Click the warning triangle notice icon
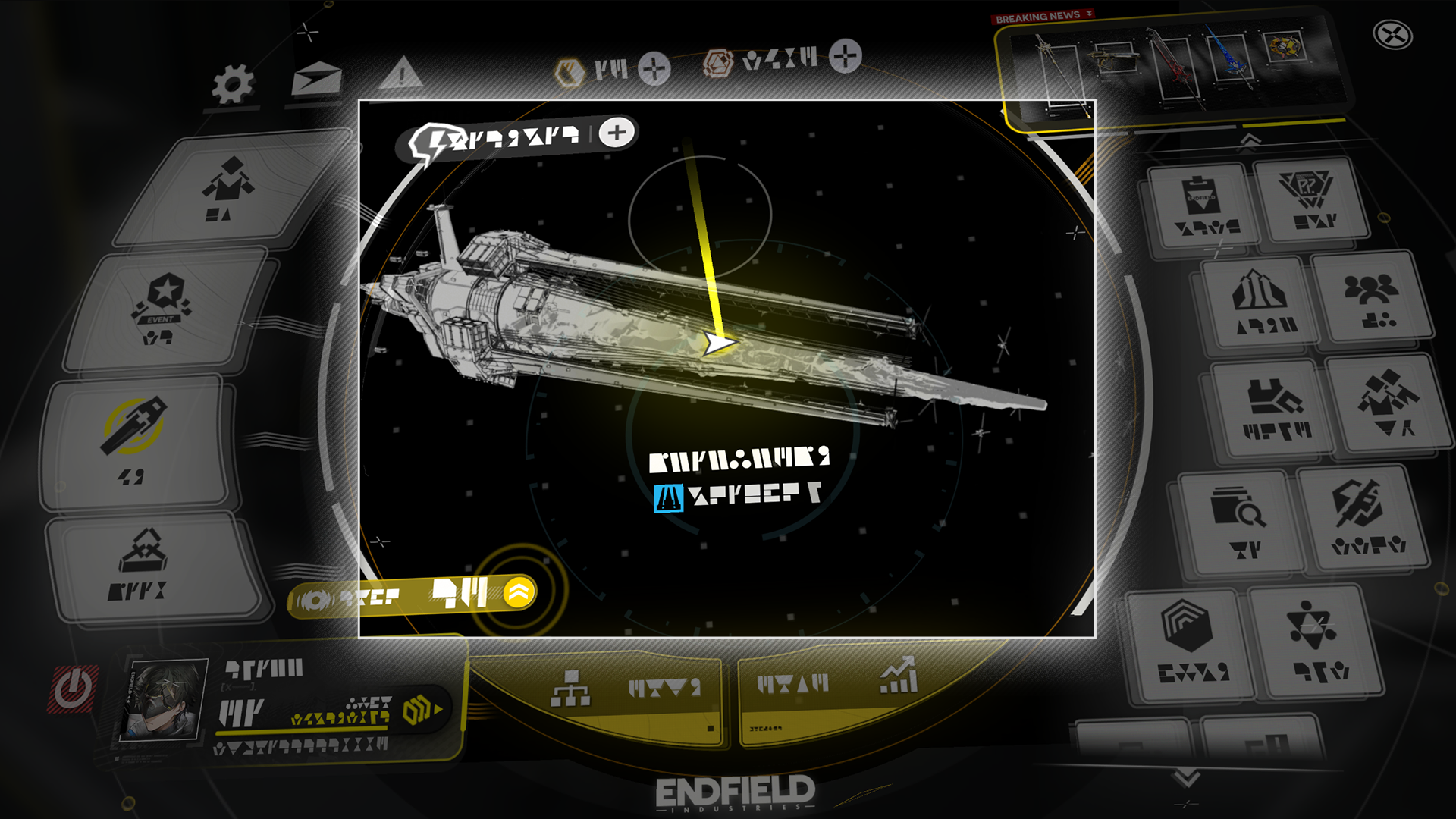 point(401,74)
